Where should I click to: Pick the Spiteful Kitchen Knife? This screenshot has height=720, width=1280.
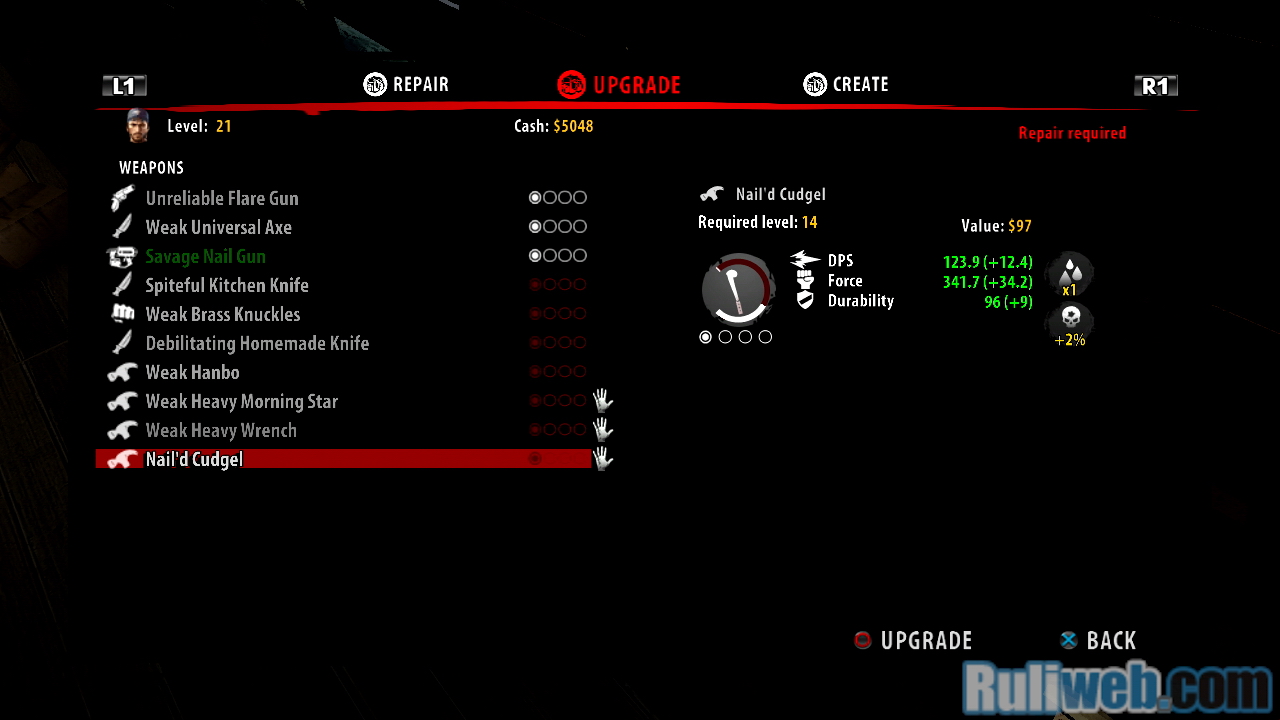pyautogui.click(x=227, y=285)
